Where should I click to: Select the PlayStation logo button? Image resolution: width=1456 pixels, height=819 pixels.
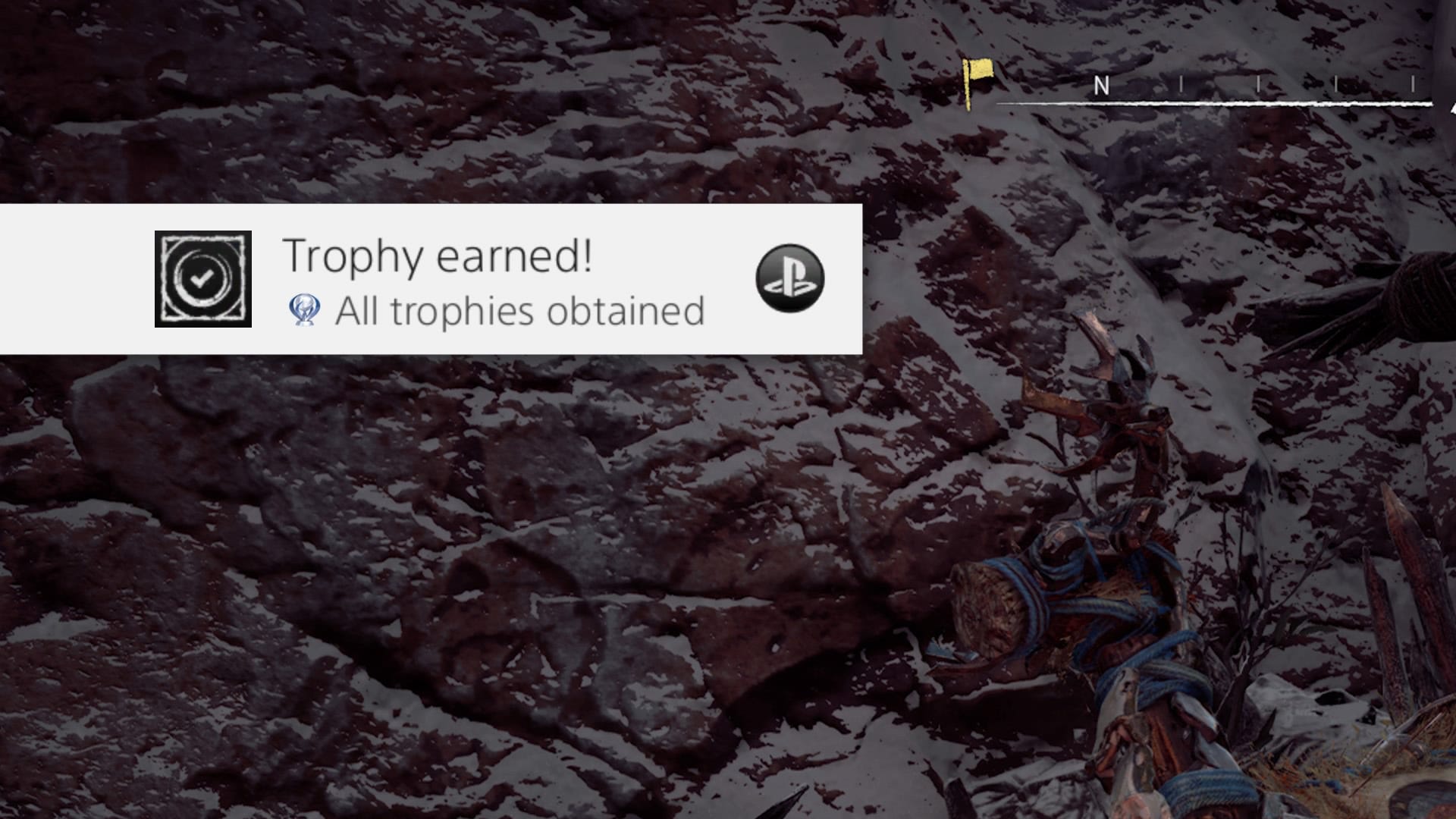[789, 278]
